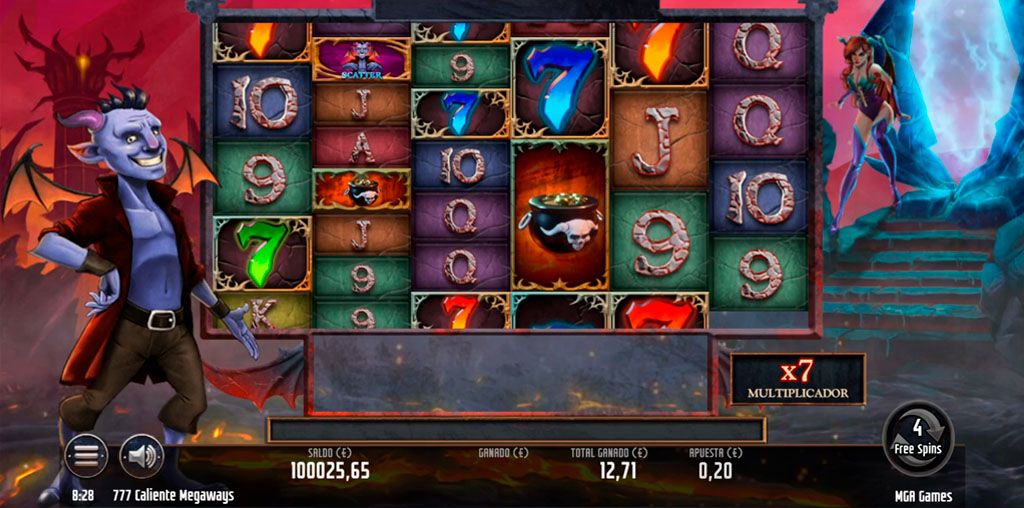This screenshot has width=1024, height=508.
Task: Click the Free Spins spin button
Action: click(918, 438)
